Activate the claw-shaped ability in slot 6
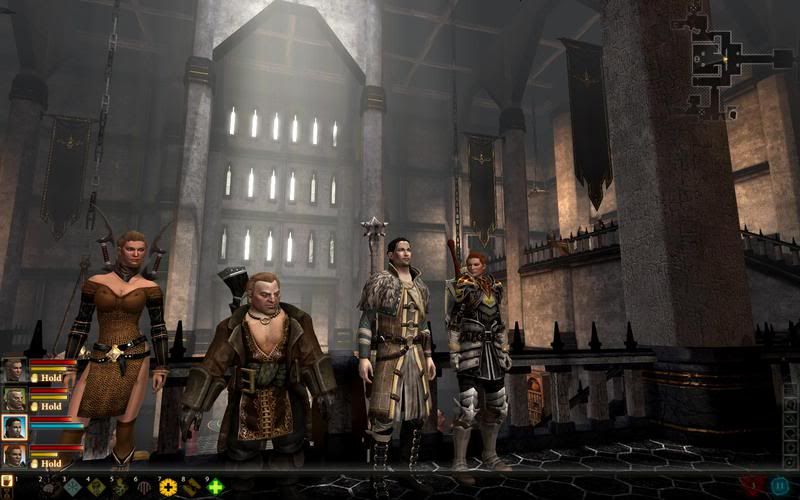This screenshot has height=500, width=800. (x=144, y=488)
